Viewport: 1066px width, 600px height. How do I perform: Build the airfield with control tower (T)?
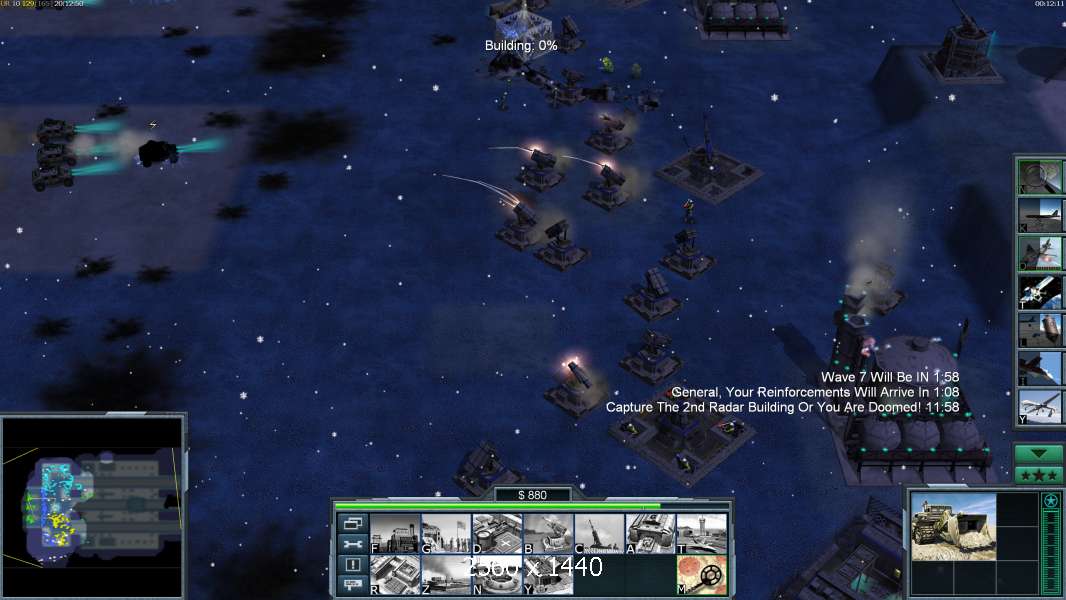[701, 534]
